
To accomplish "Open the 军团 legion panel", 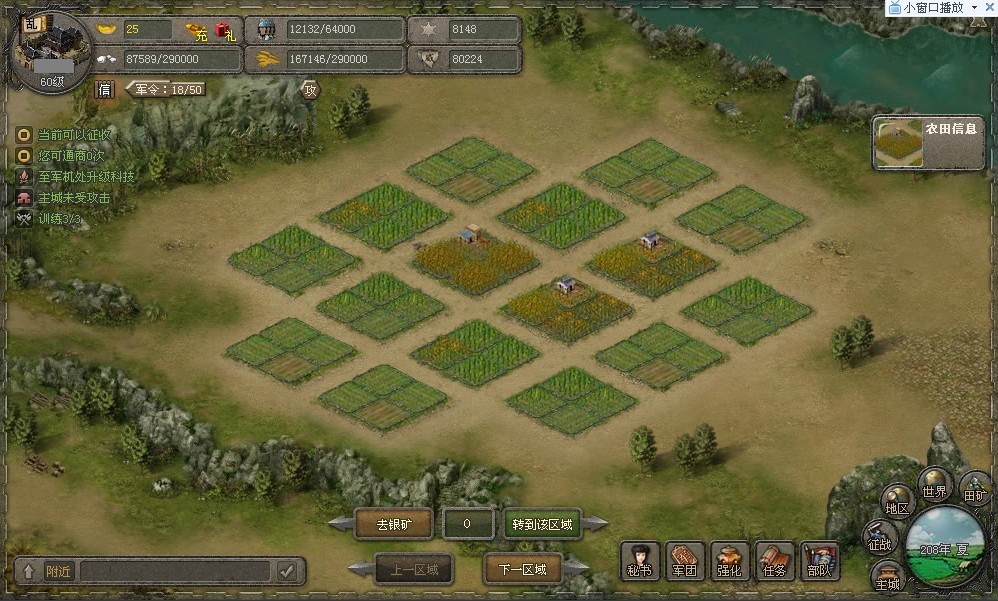I will point(685,561).
